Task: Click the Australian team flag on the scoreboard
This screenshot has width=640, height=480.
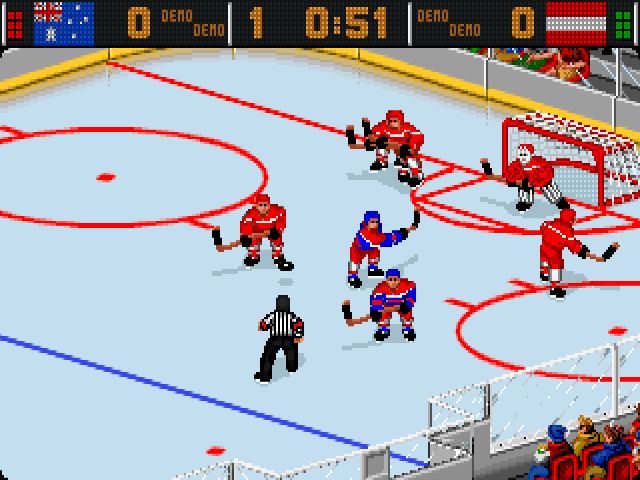Action: coord(63,22)
